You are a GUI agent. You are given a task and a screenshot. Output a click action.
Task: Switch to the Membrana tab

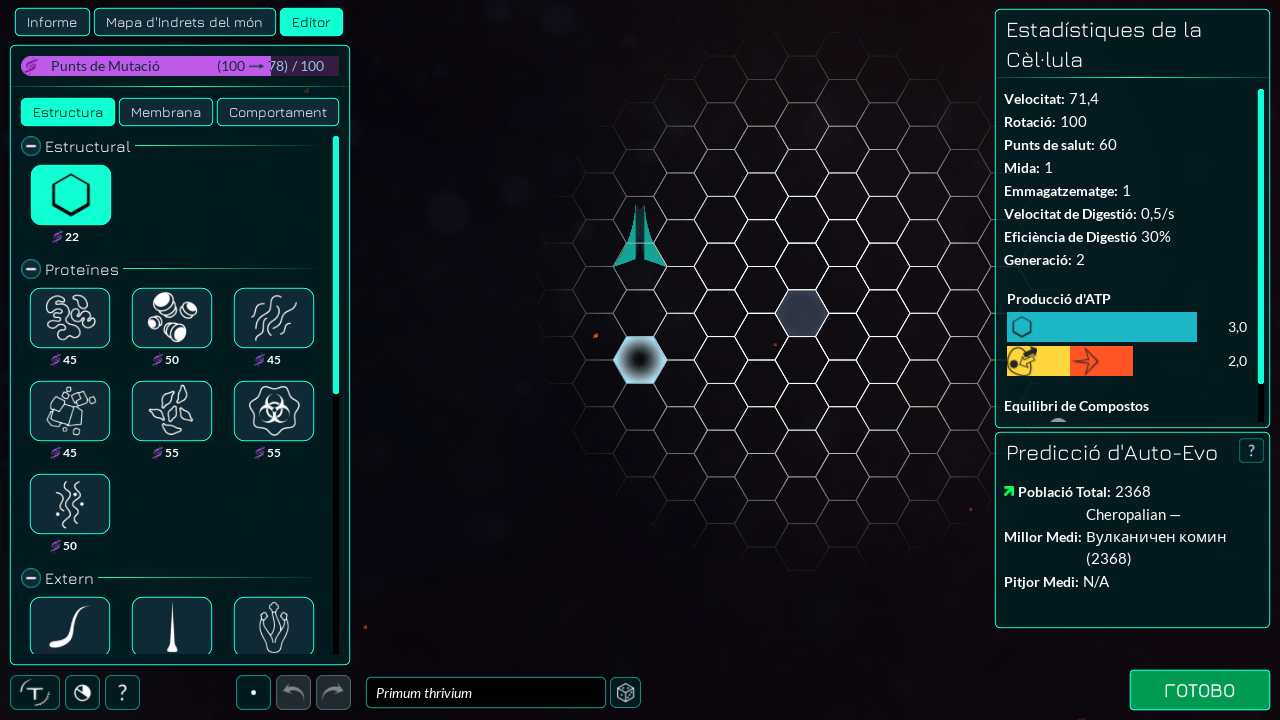[x=166, y=112]
